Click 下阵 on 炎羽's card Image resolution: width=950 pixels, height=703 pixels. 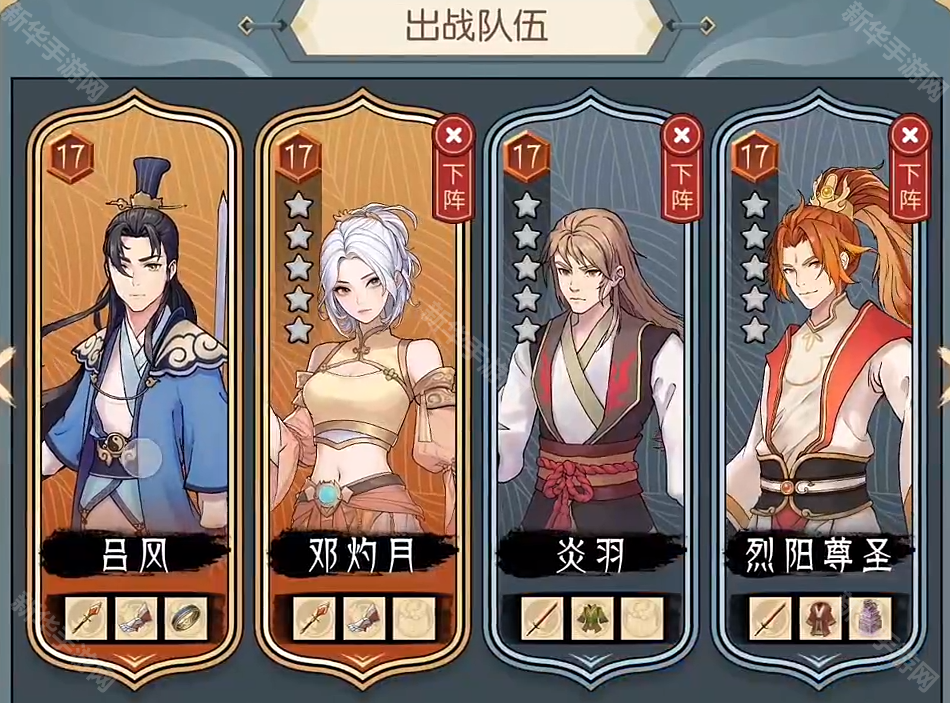[682, 170]
